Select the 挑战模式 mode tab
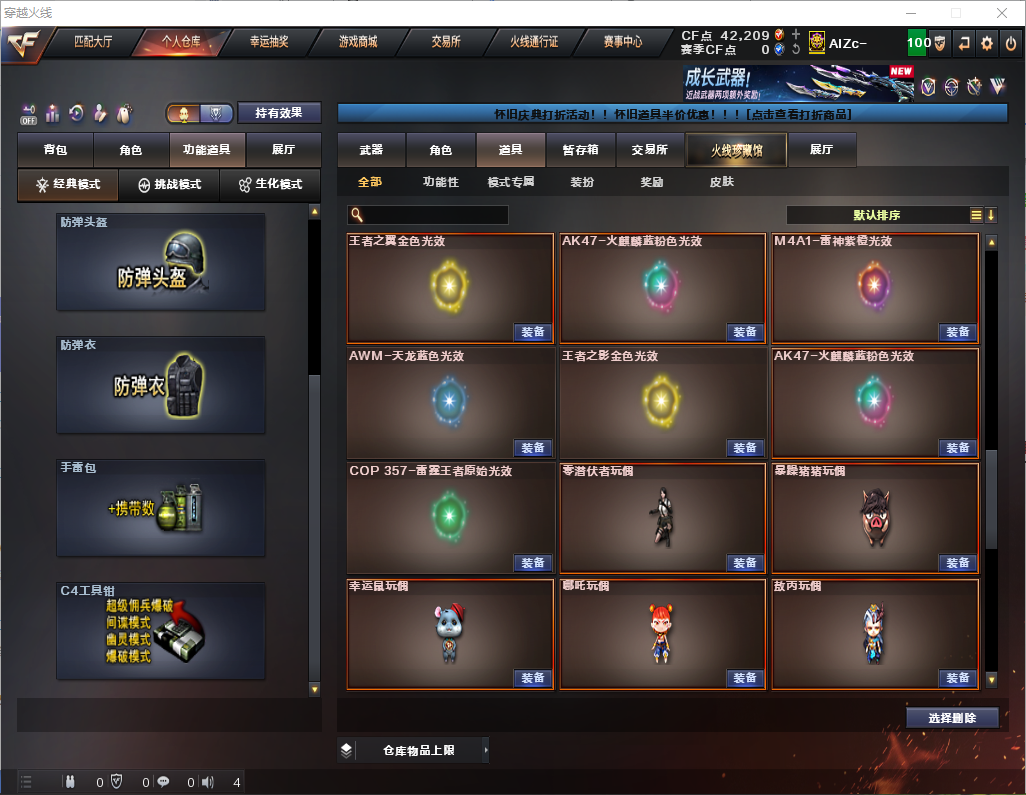The height and width of the screenshot is (795, 1026). click(170, 185)
